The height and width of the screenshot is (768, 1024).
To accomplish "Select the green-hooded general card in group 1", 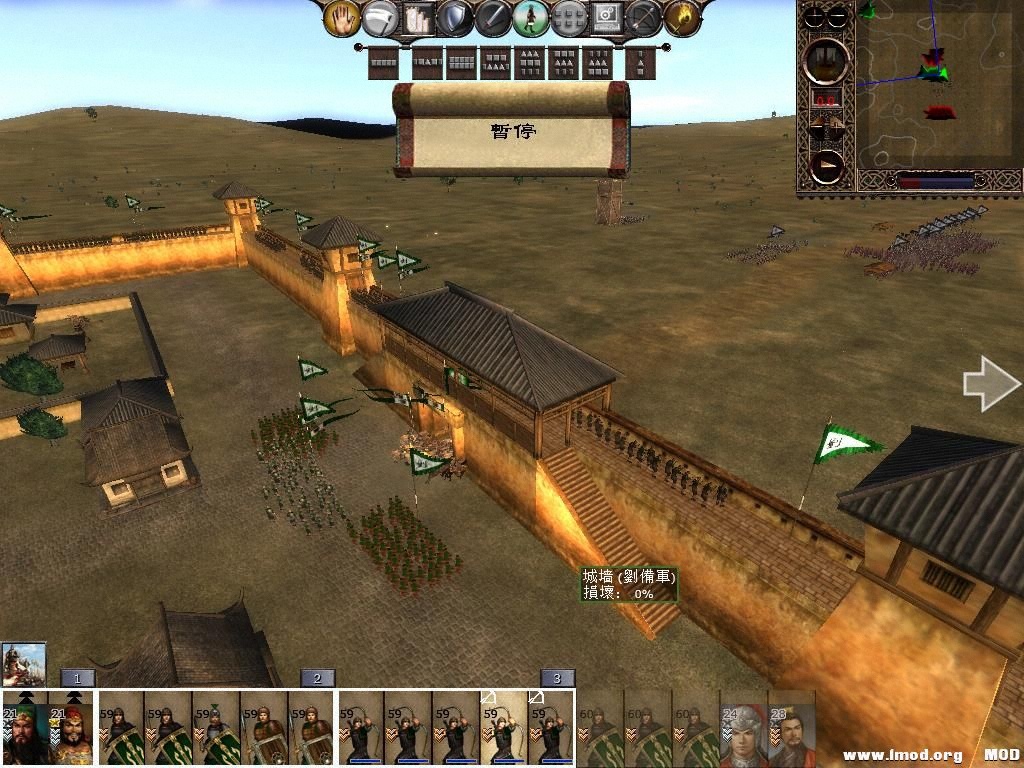I will (x=26, y=728).
